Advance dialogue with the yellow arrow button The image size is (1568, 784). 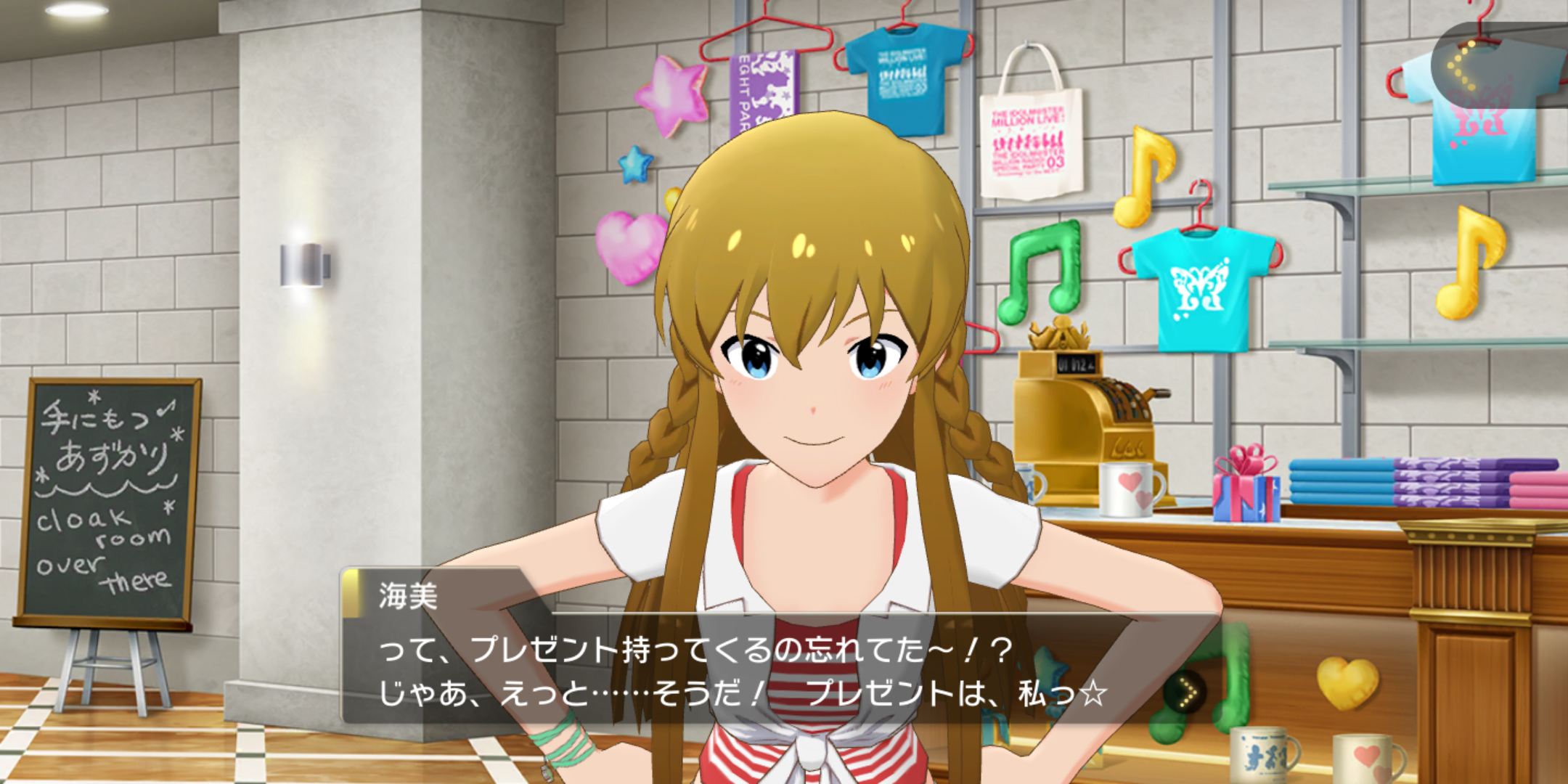click(x=1185, y=693)
